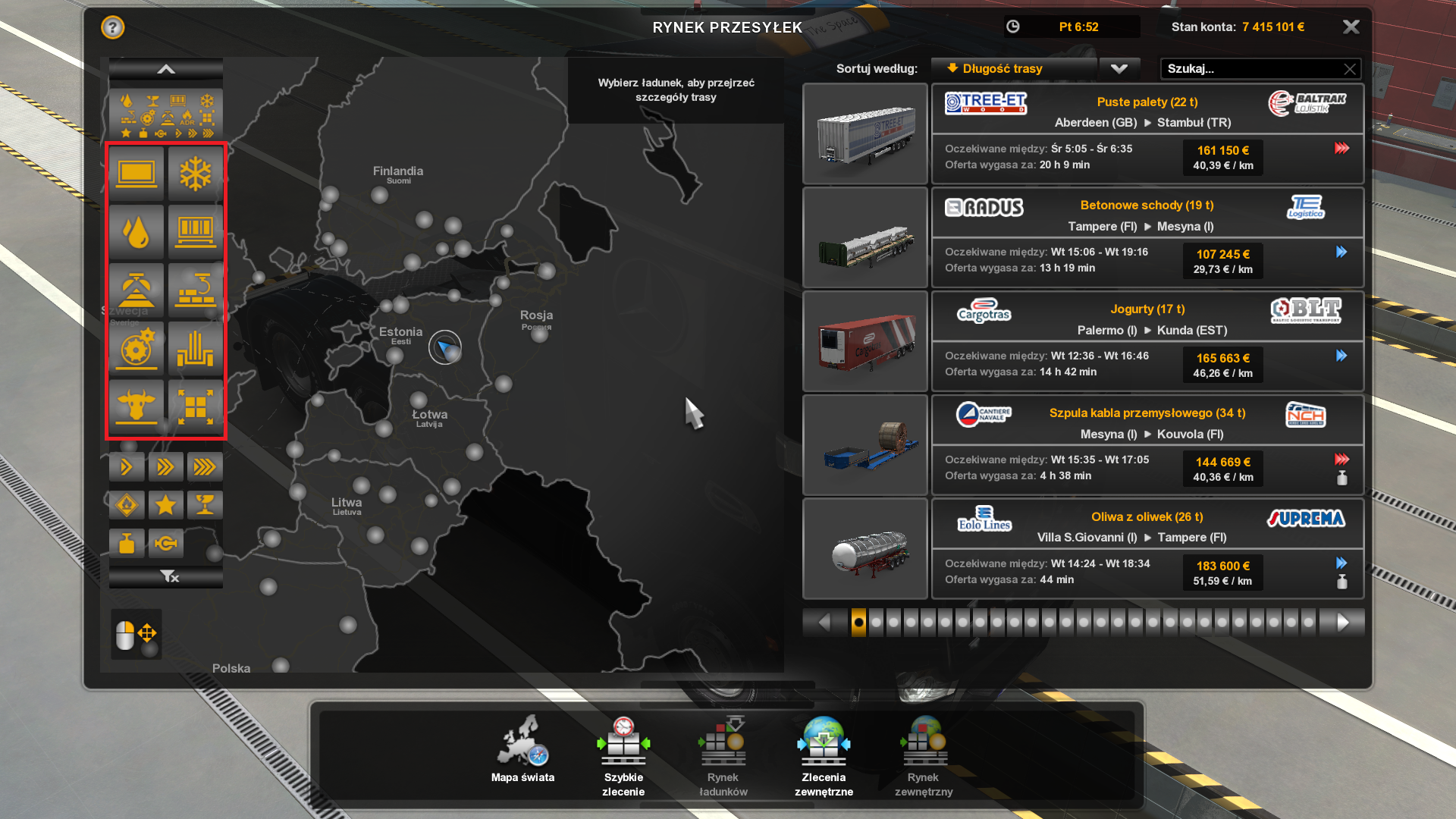Toggle the liquid droplet cargo filter
The height and width of the screenshot is (819, 1456).
click(136, 232)
